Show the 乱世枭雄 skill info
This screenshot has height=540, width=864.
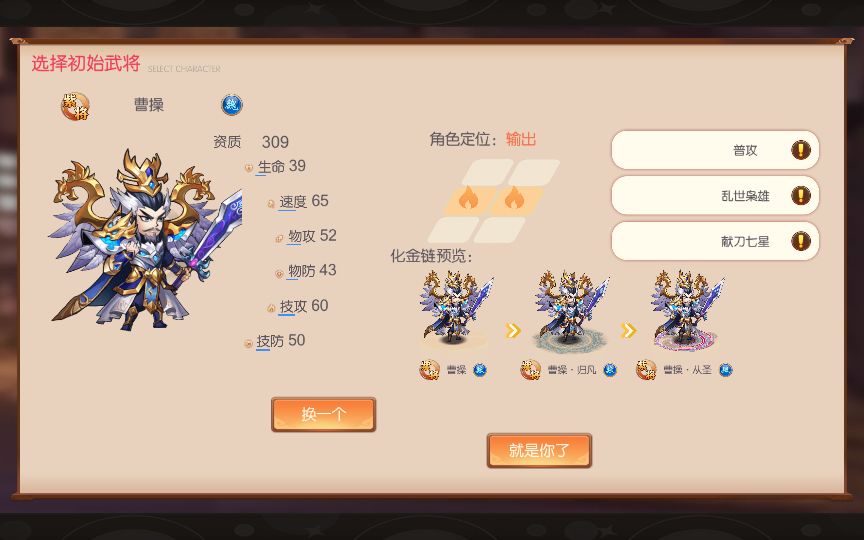[x=715, y=196]
